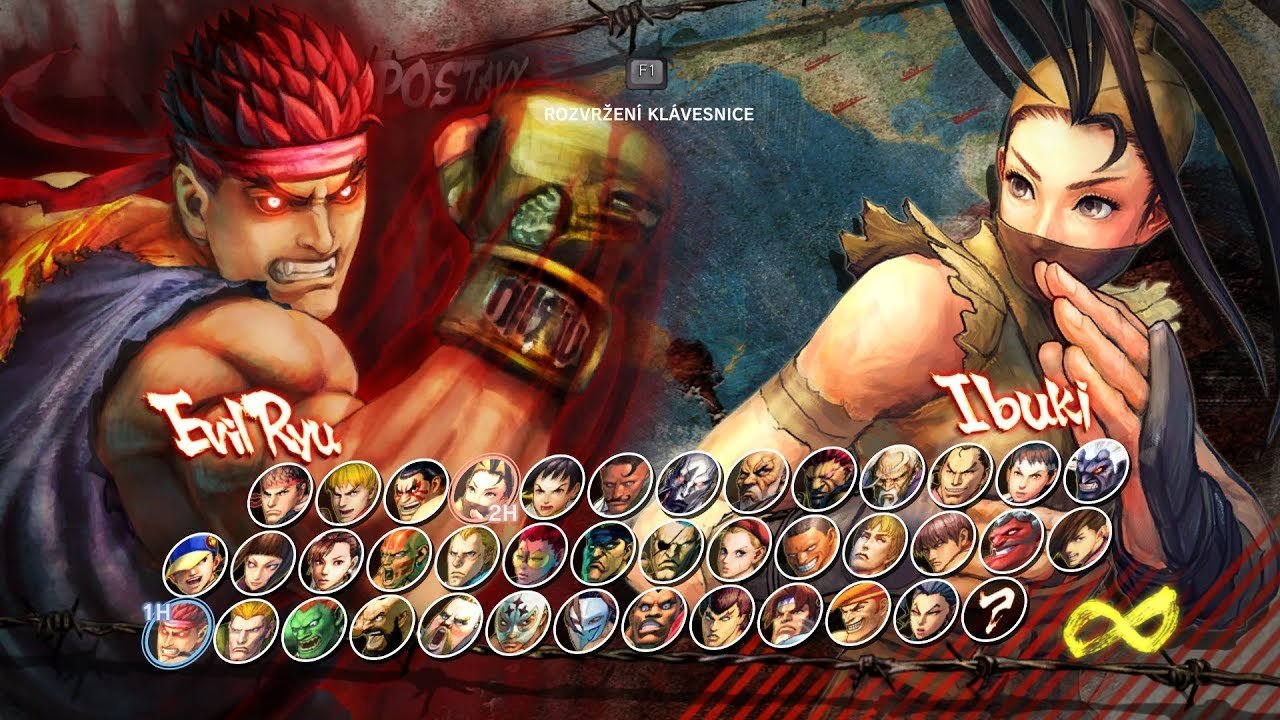This screenshot has width=1280, height=720.
Task: Choose Zangief's bald, bearded portrait
Action: coord(382,627)
